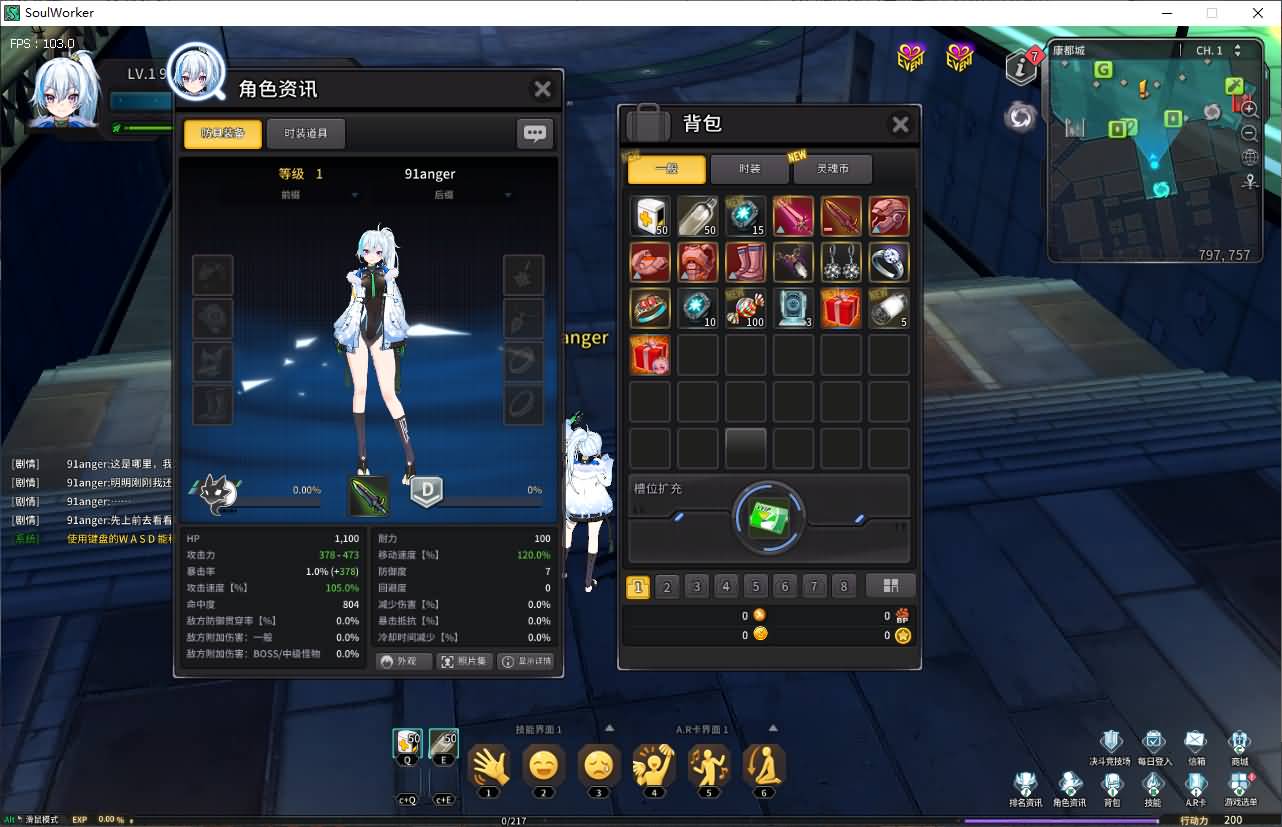This screenshot has width=1282, height=827.
Task: Open the 游戏选单 game menu icon
Action: pos(1240,782)
